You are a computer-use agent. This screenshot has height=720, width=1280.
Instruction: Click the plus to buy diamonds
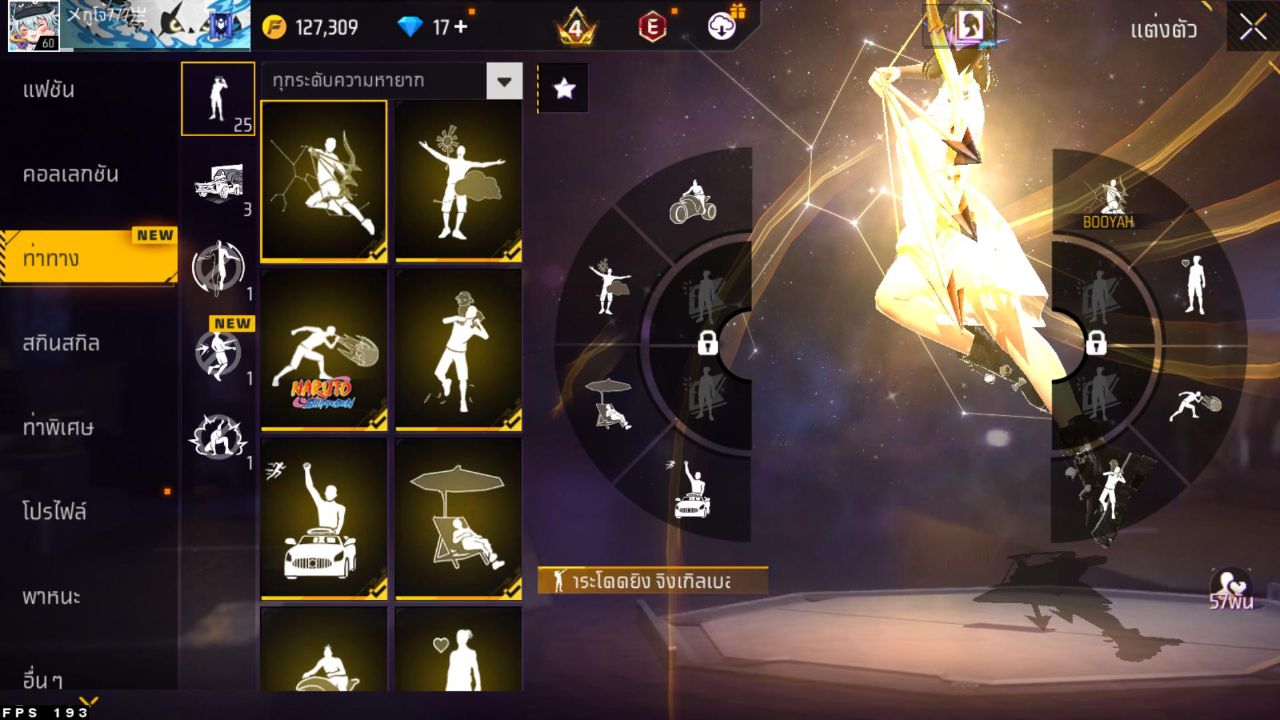click(x=463, y=27)
